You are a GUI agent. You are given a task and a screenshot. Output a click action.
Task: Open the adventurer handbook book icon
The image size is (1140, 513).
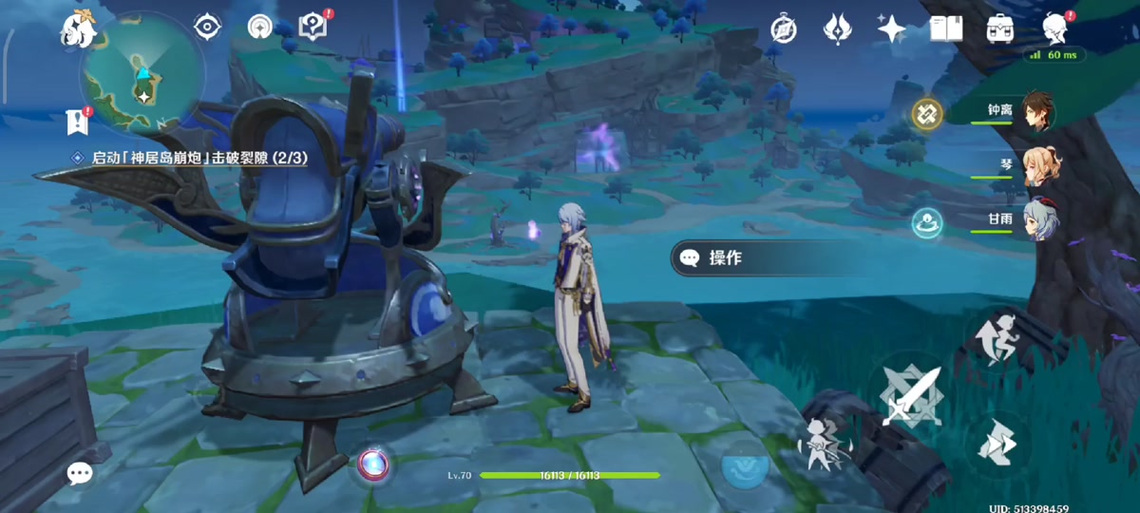coord(946,29)
